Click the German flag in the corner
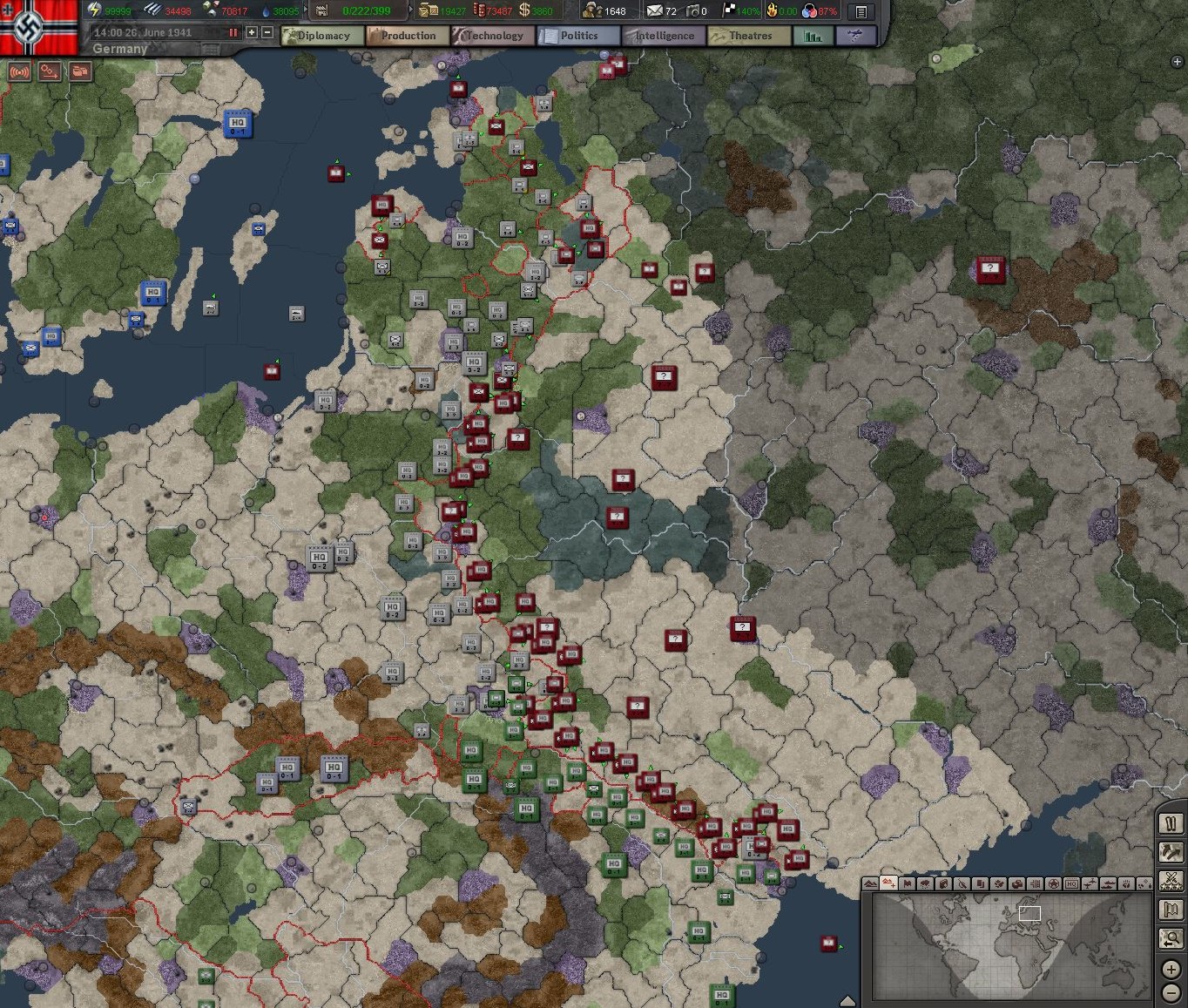Image resolution: width=1188 pixels, height=1008 pixels. pyautogui.click(x=39, y=26)
